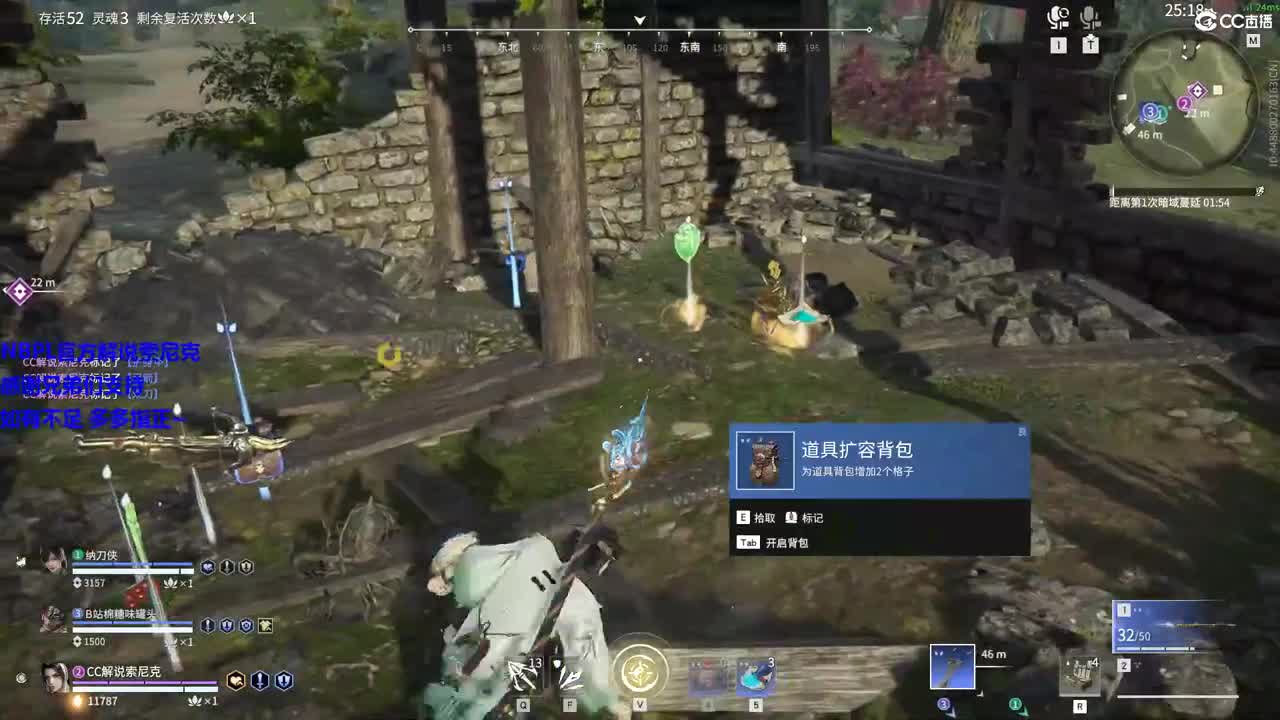
Task: Click the R-slot consumable showing x4
Action: pos(1078,673)
